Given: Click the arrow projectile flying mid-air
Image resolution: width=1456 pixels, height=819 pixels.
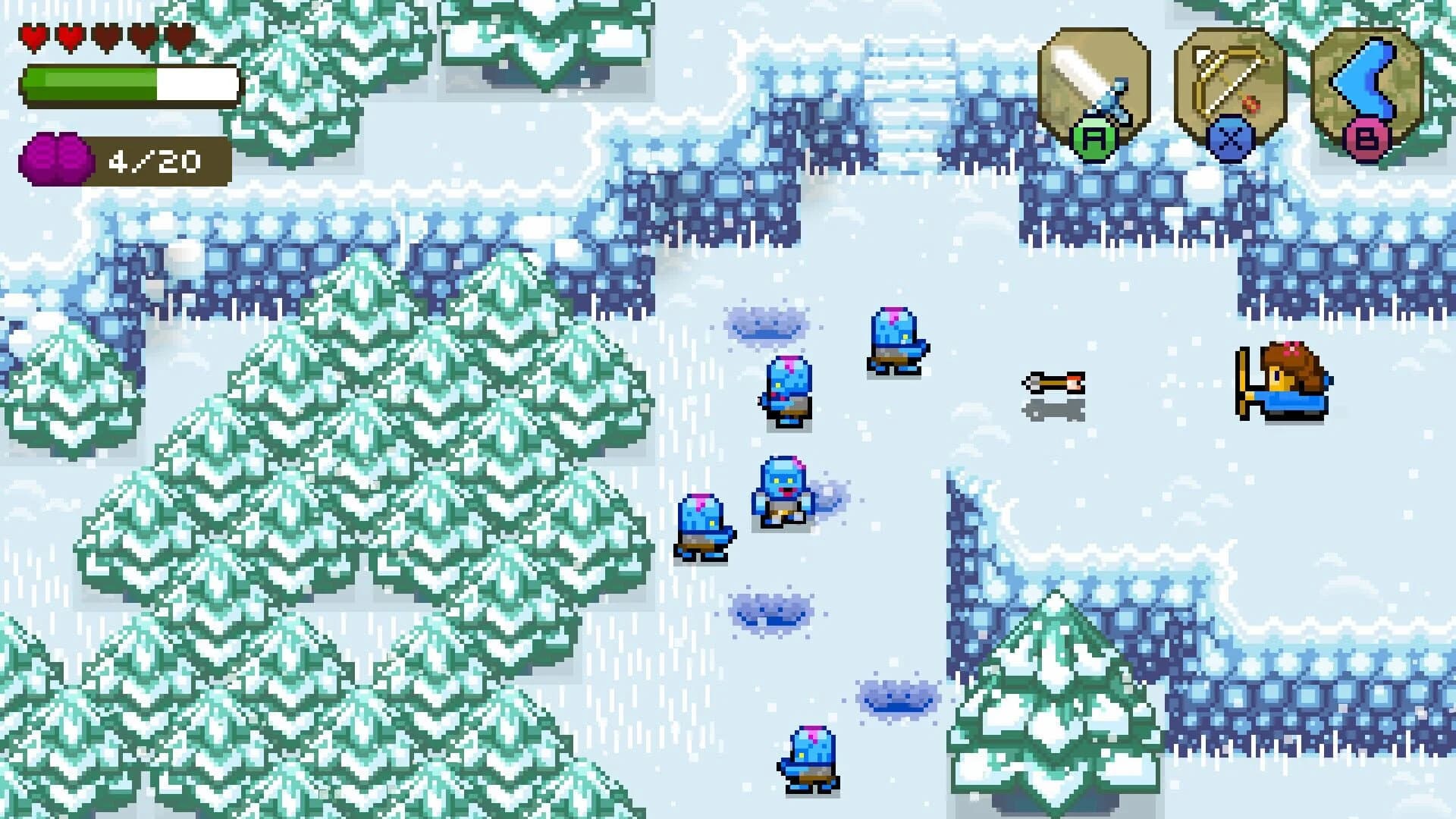Looking at the screenshot, I should (x=1054, y=383).
